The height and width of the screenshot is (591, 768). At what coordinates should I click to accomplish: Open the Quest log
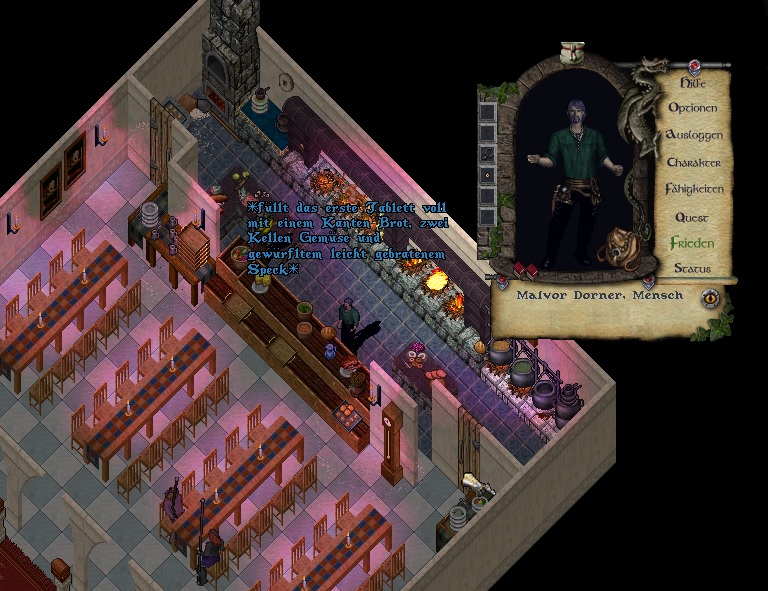[x=692, y=217]
